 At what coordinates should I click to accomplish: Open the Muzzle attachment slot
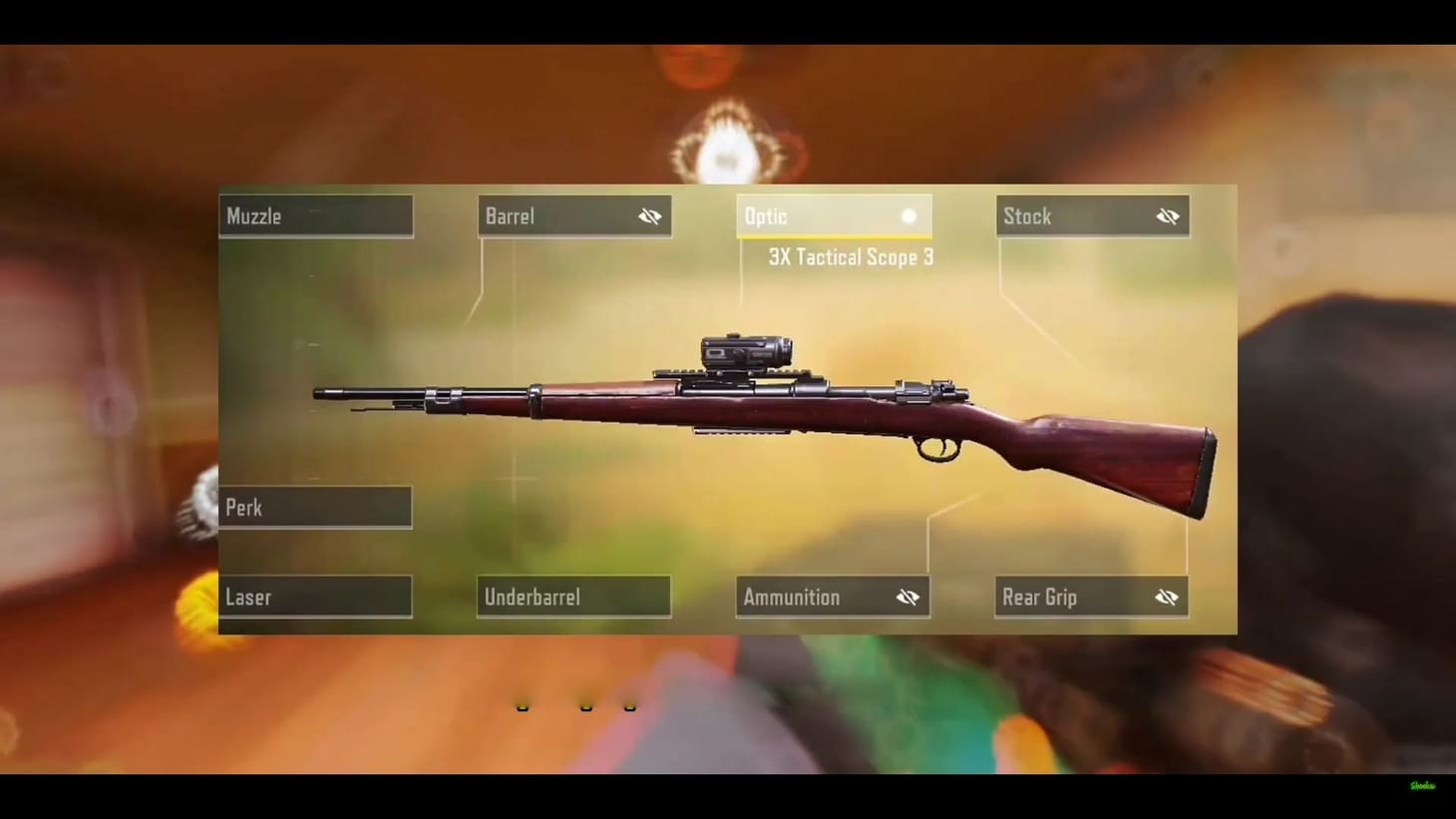315,215
